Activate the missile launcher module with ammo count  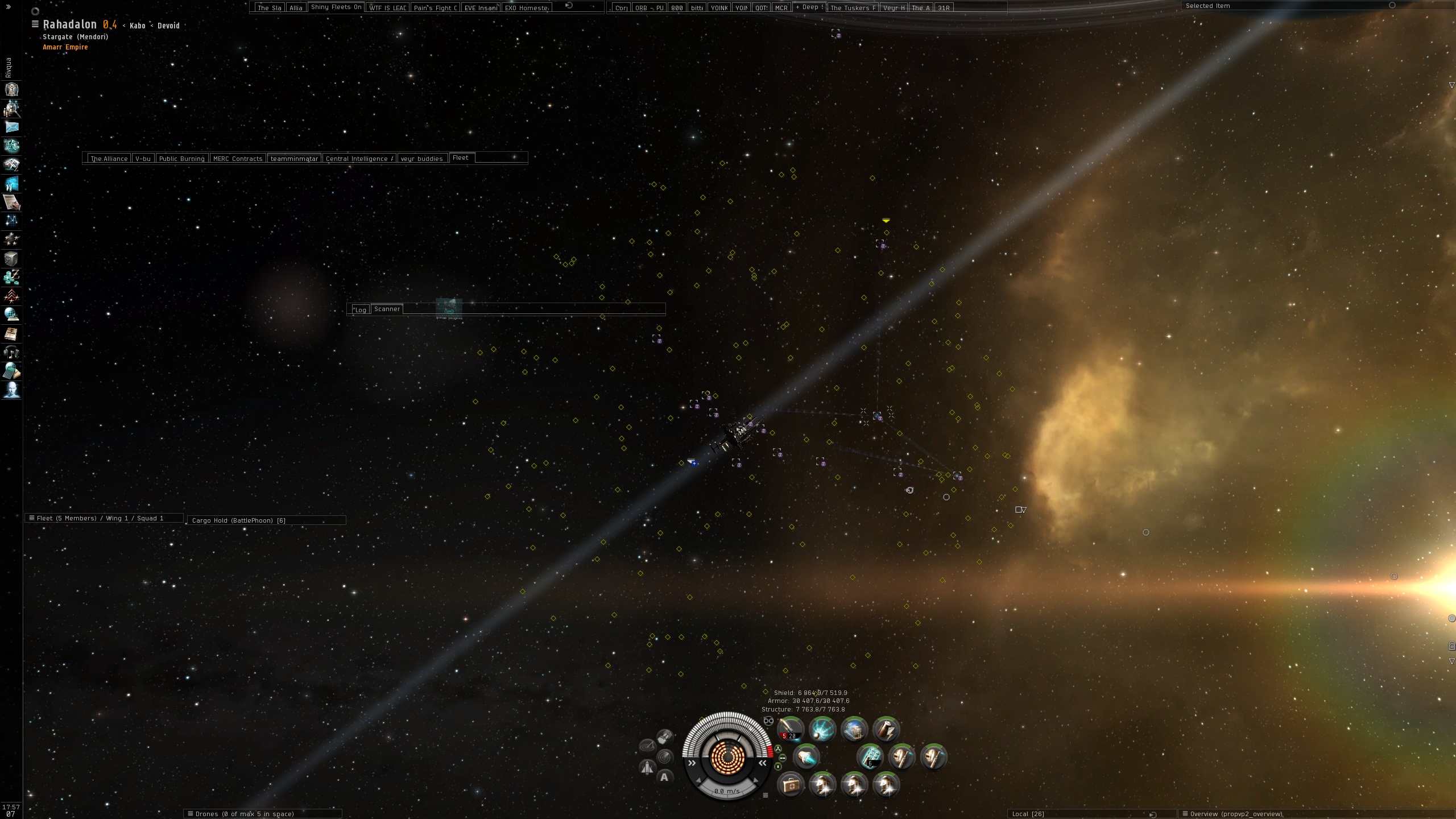791,730
